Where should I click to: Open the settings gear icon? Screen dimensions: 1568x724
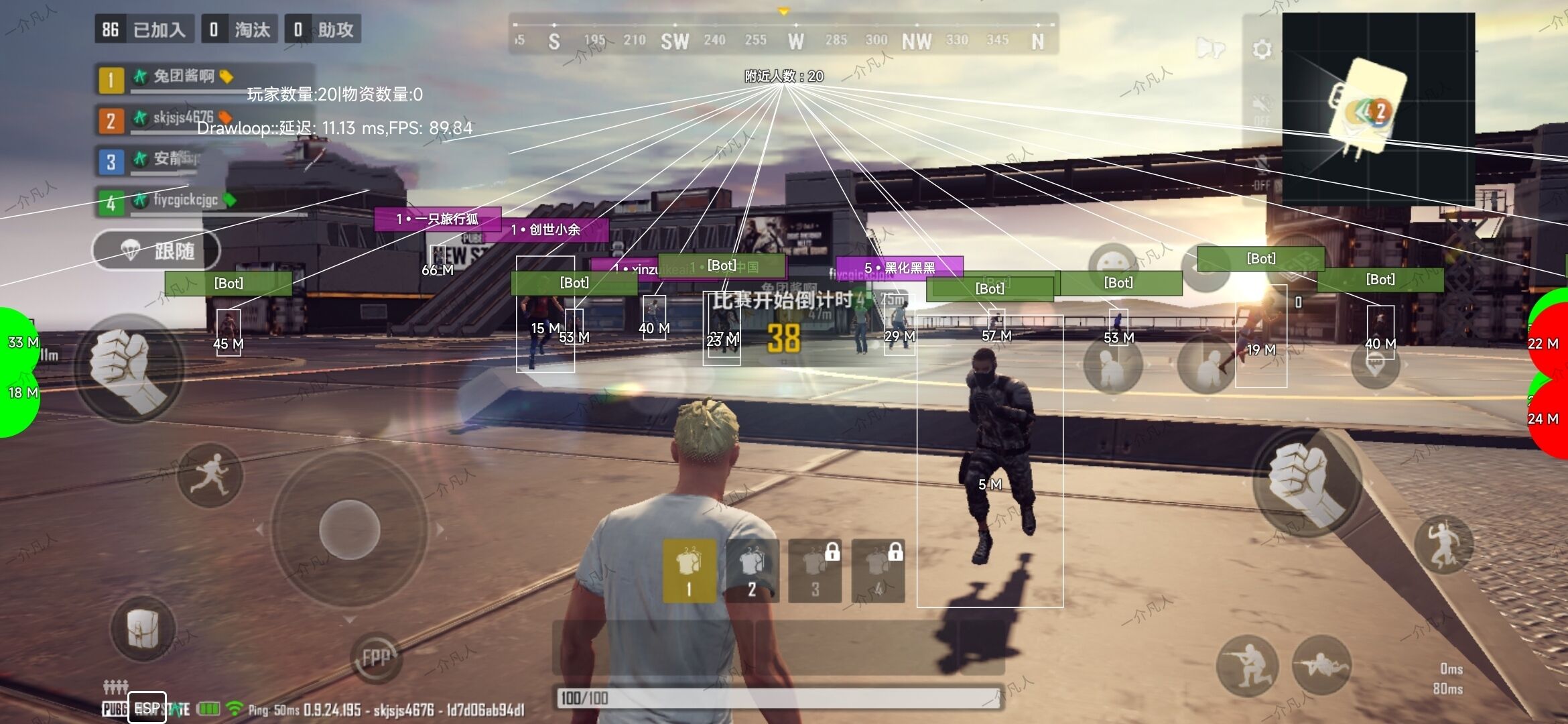[x=1262, y=49]
